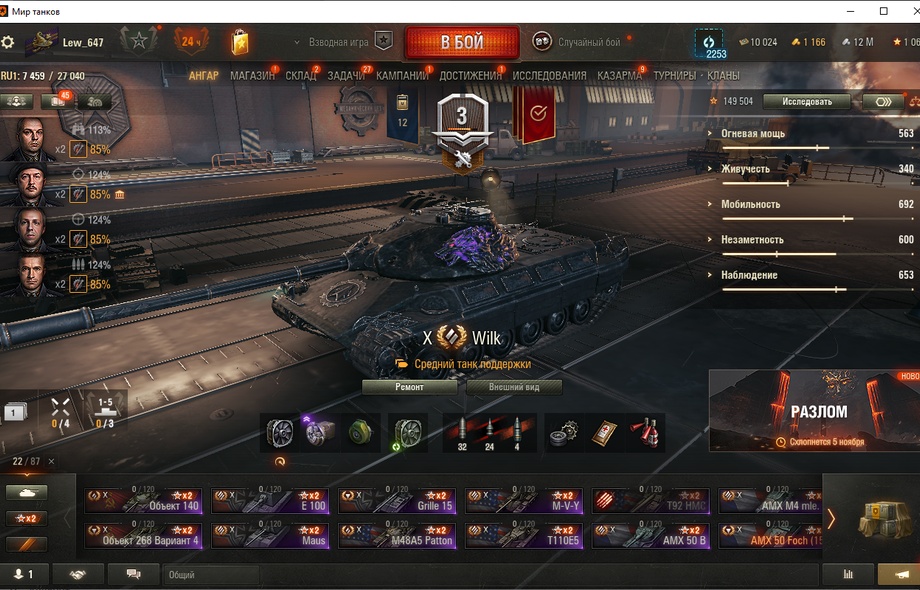Open the СКЛАД tab
Viewport: 920px width, 590px height.
tap(300, 76)
